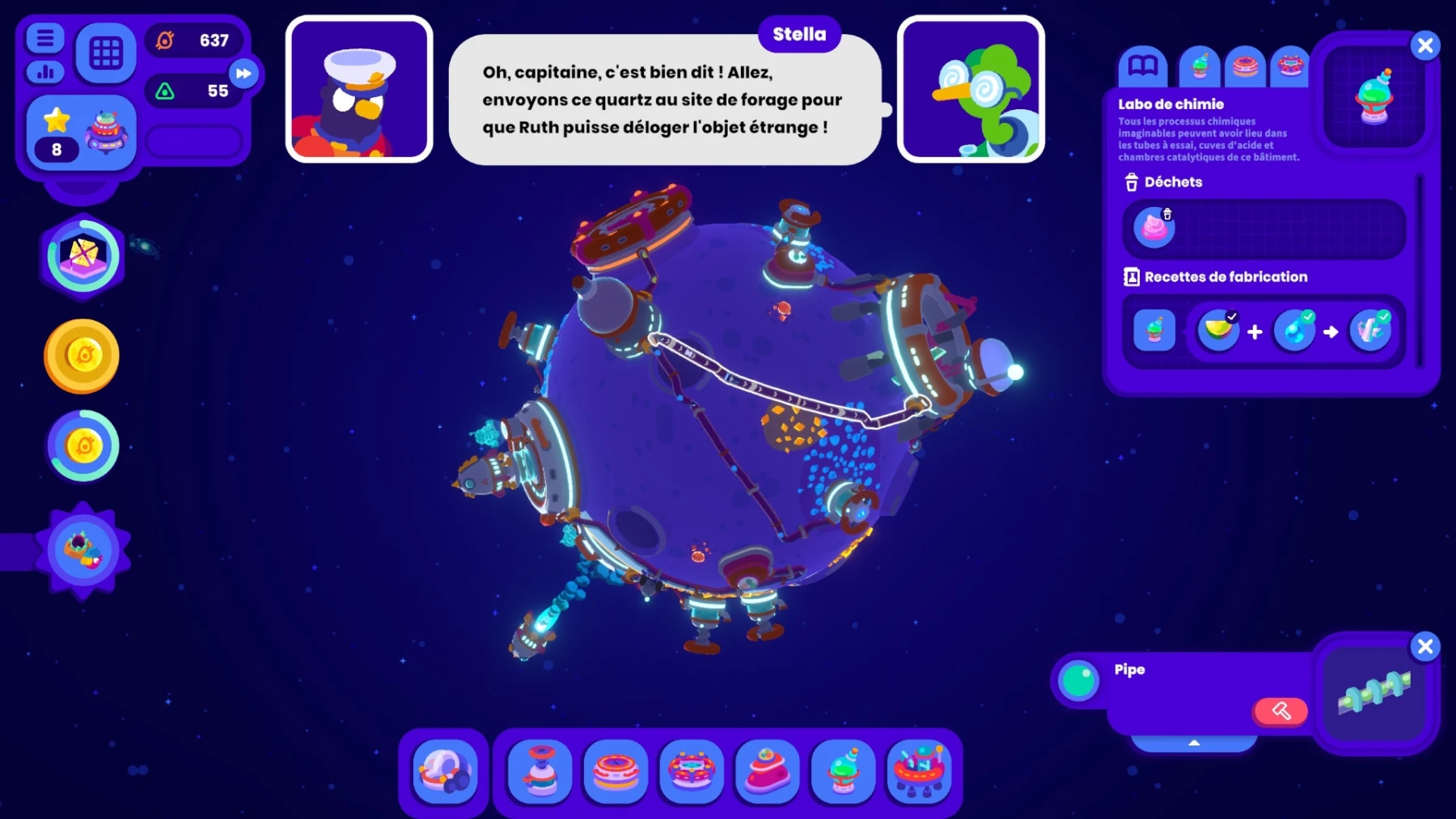Select the hexagonal quartz objective badge
This screenshot has height=819, width=1456.
[83, 257]
